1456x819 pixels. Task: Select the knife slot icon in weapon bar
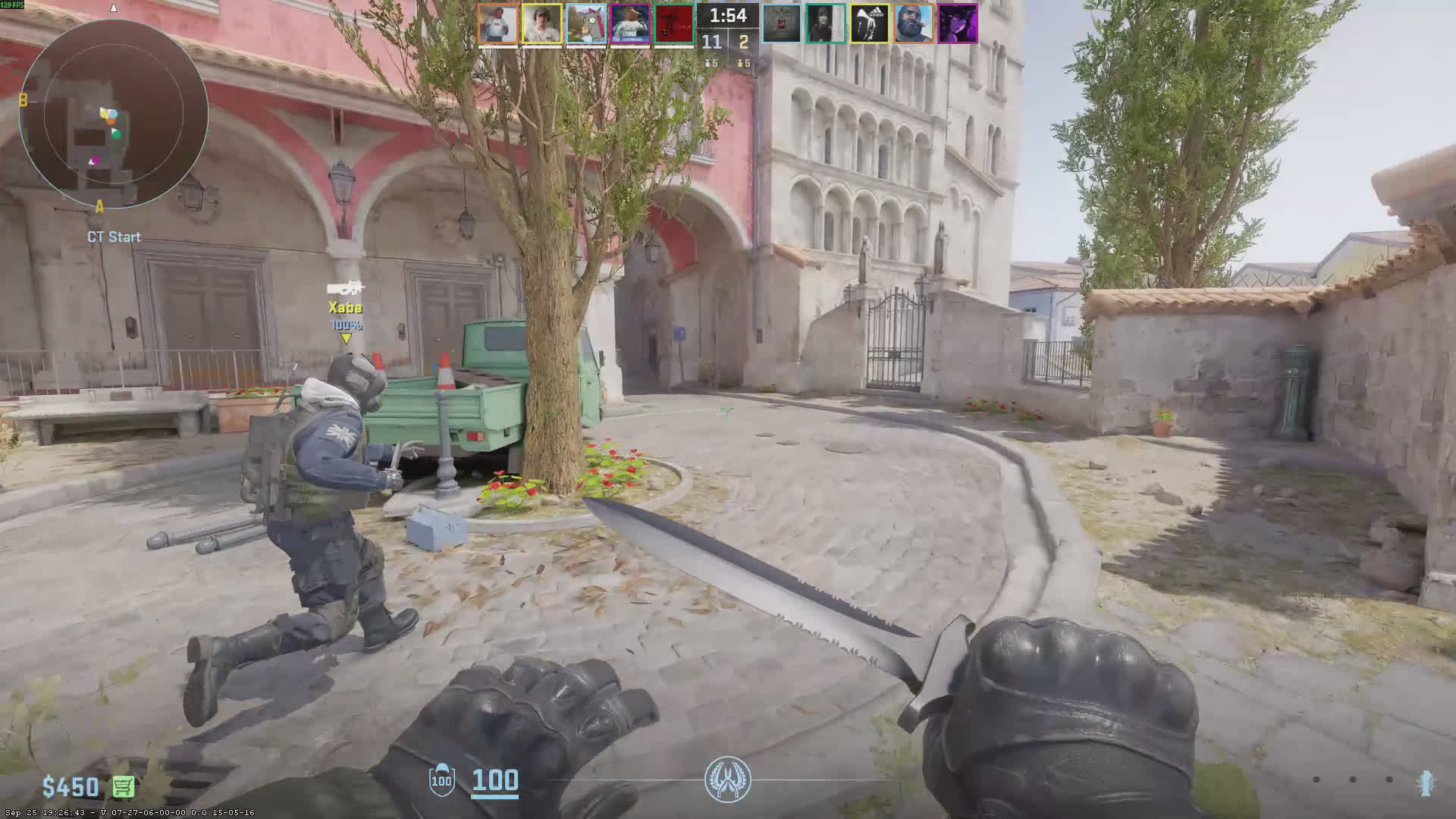[1425, 783]
